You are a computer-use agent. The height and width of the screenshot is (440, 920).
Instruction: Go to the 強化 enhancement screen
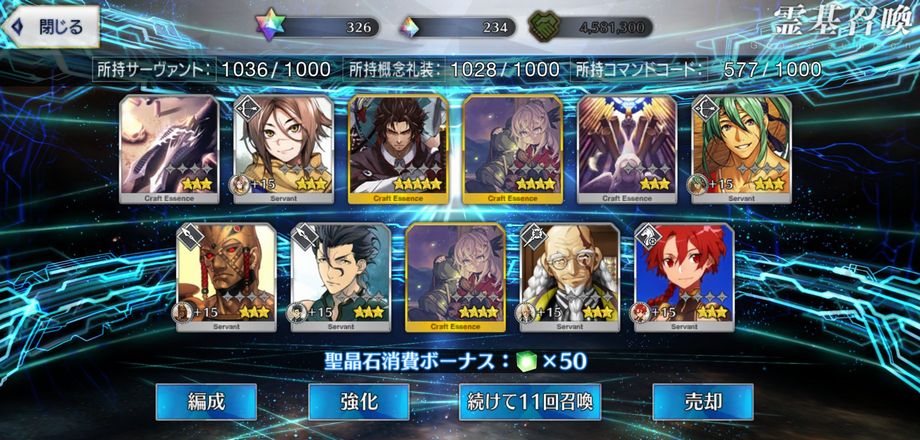click(358, 402)
